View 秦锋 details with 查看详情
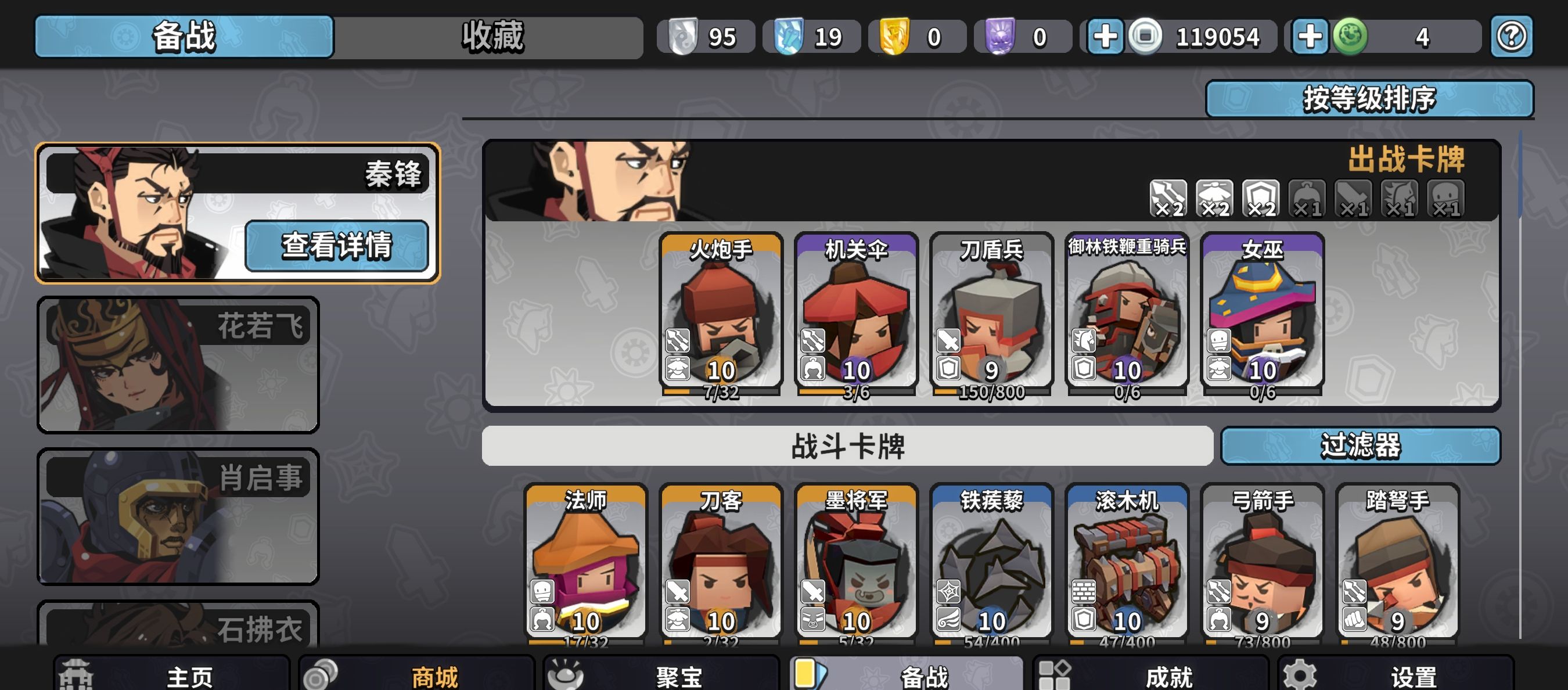The image size is (1568, 690). tap(337, 246)
